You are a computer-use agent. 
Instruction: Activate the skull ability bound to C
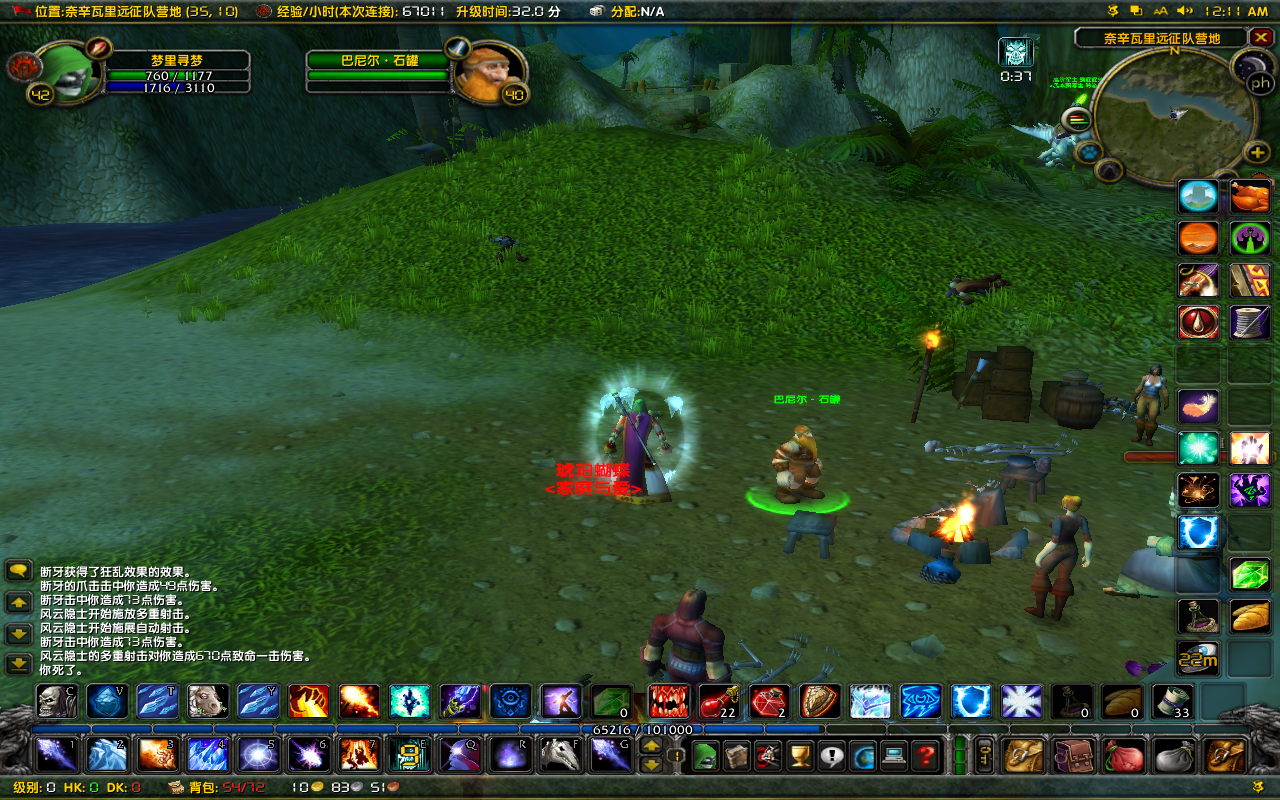point(56,701)
